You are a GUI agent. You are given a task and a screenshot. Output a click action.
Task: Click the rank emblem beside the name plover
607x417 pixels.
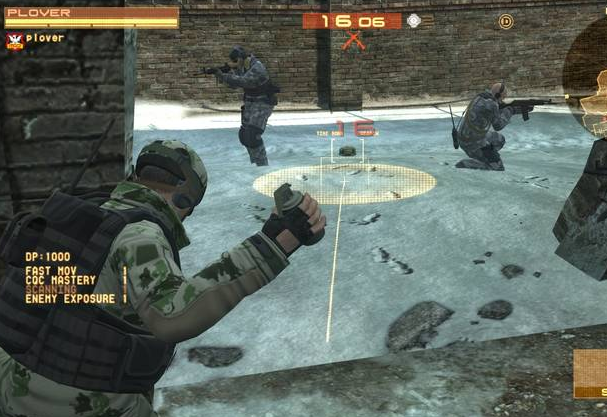coord(14,40)
